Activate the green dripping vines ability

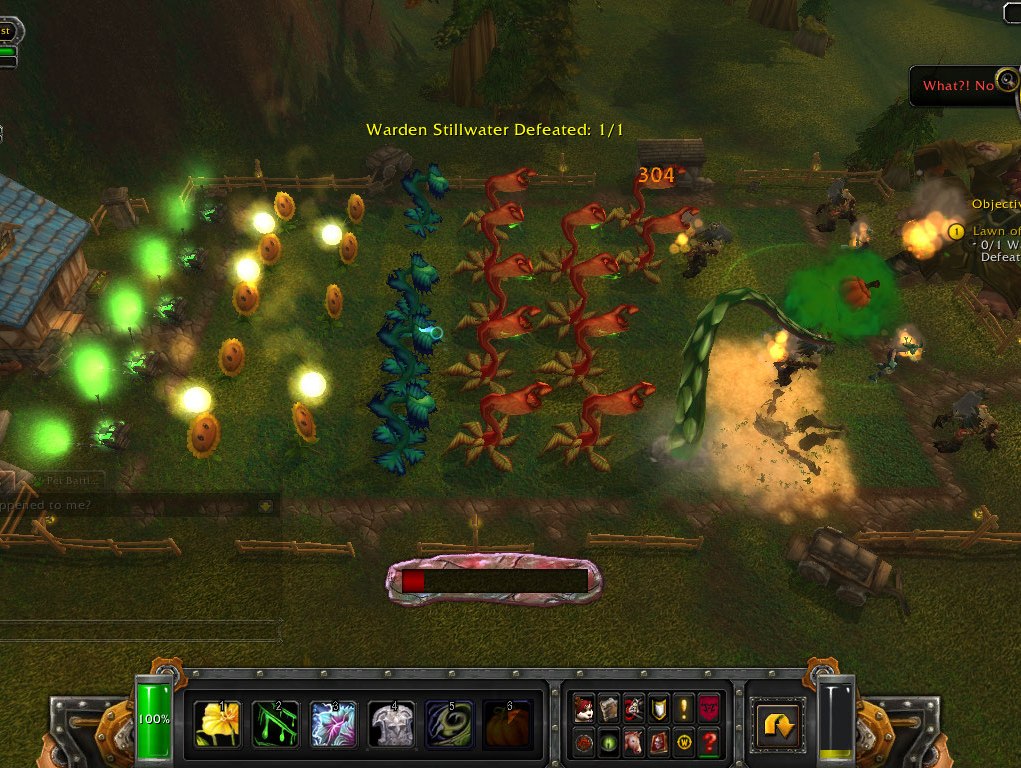coord(276,723)
